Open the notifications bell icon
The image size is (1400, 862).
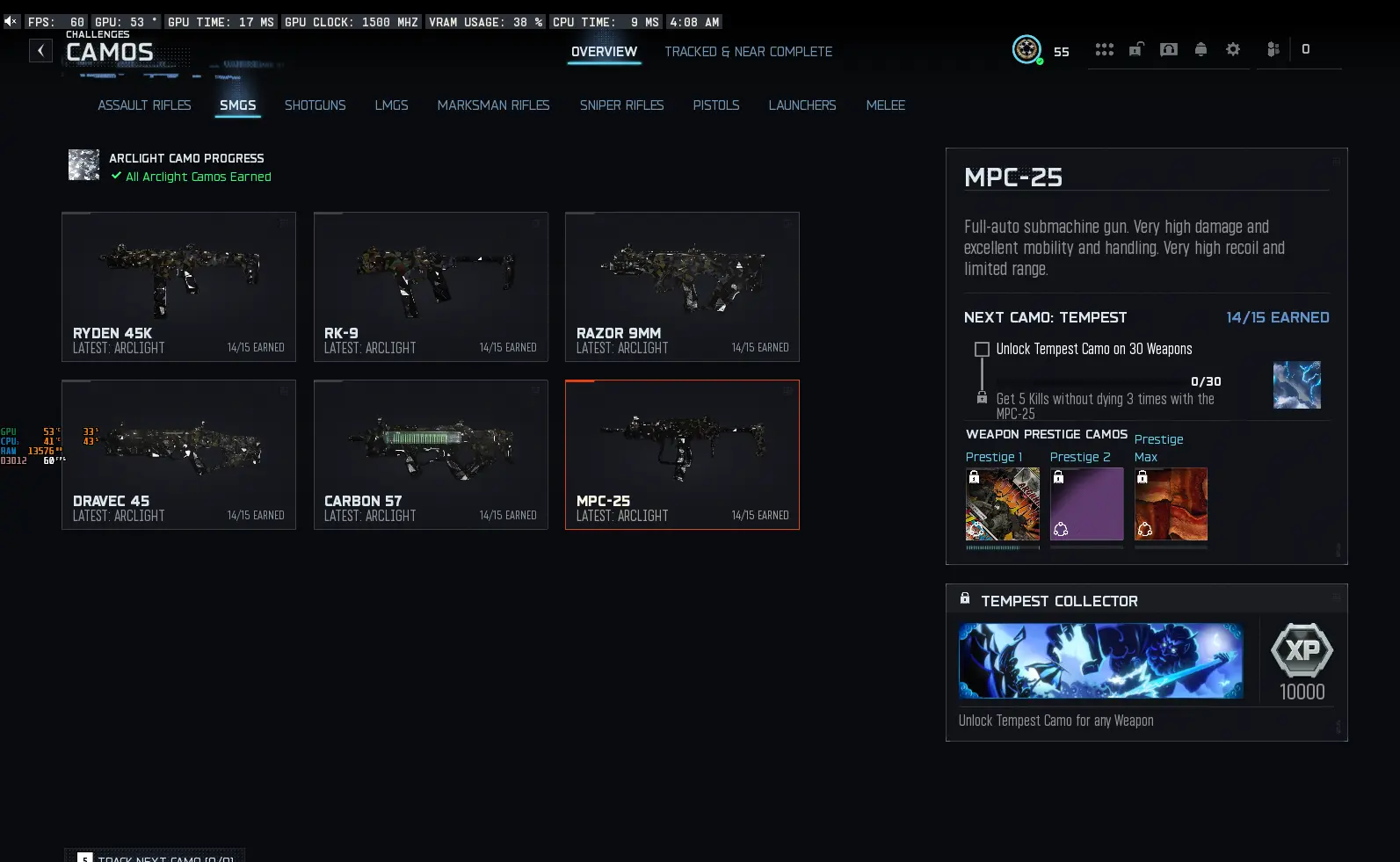pos(1201,50)
